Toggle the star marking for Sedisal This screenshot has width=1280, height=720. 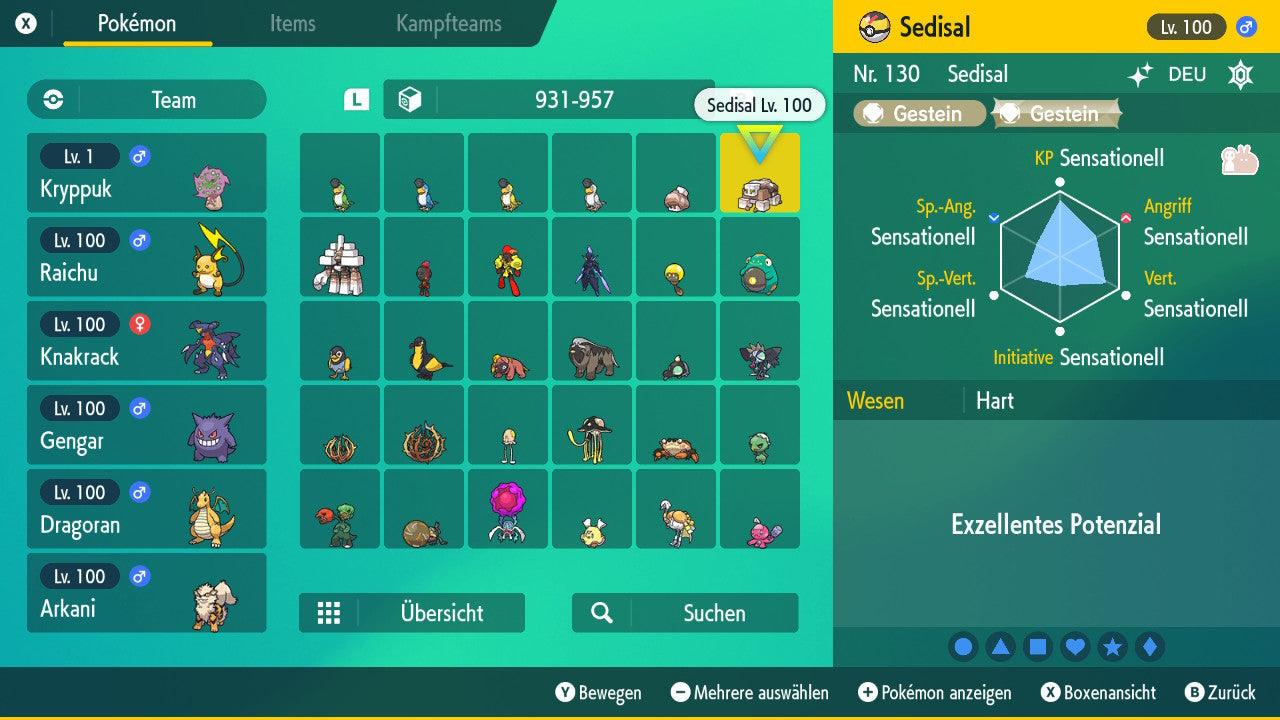tap(1113, 646)
